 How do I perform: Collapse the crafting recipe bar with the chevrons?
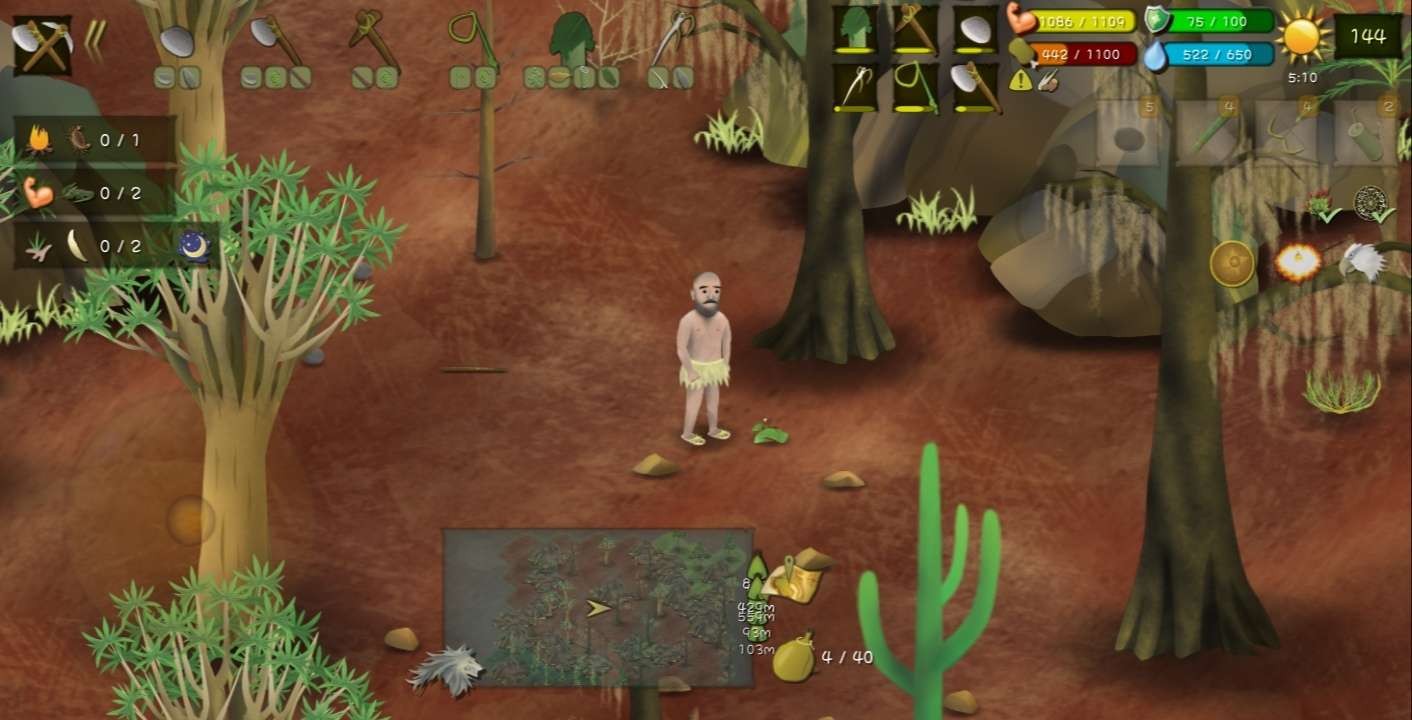(96, 41)
